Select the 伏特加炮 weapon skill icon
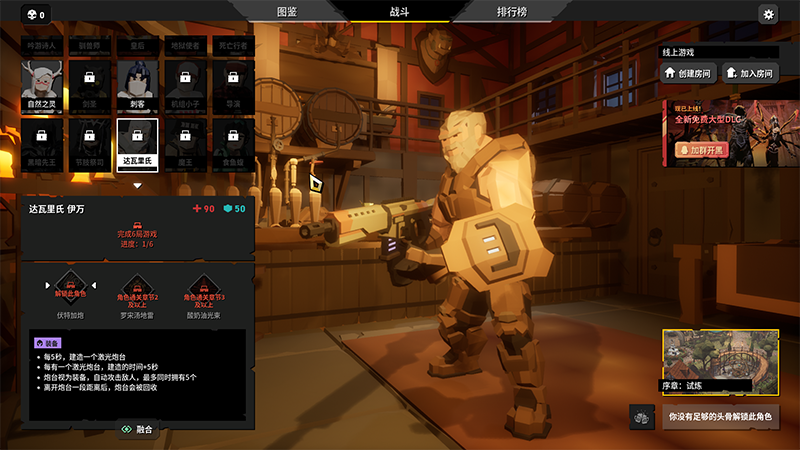Viewport: 800px width, 450px height. pos(69,288)
